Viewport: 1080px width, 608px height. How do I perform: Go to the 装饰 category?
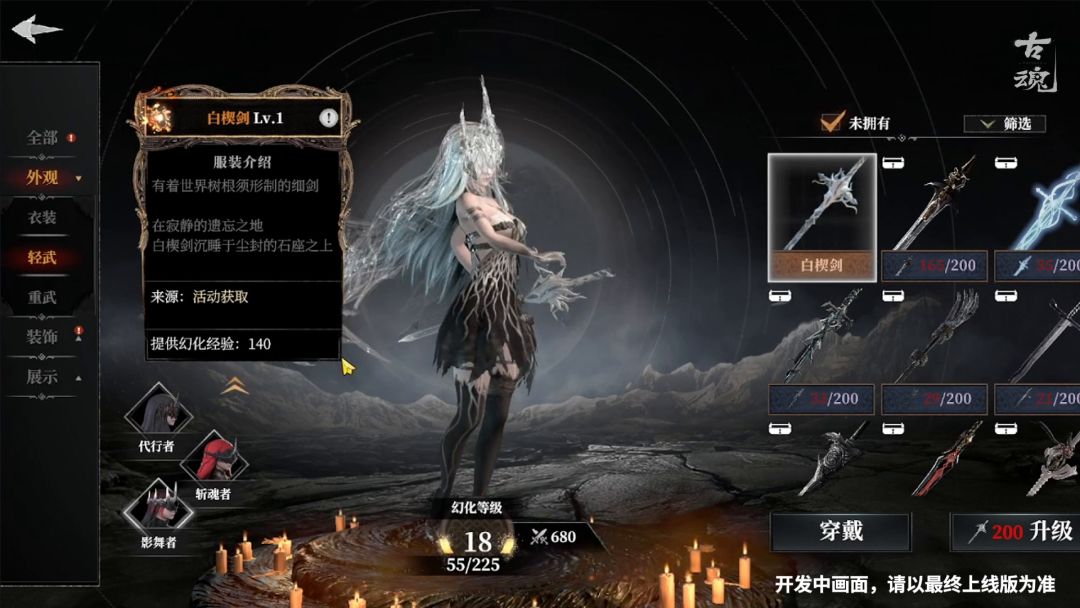click(43, 337)
